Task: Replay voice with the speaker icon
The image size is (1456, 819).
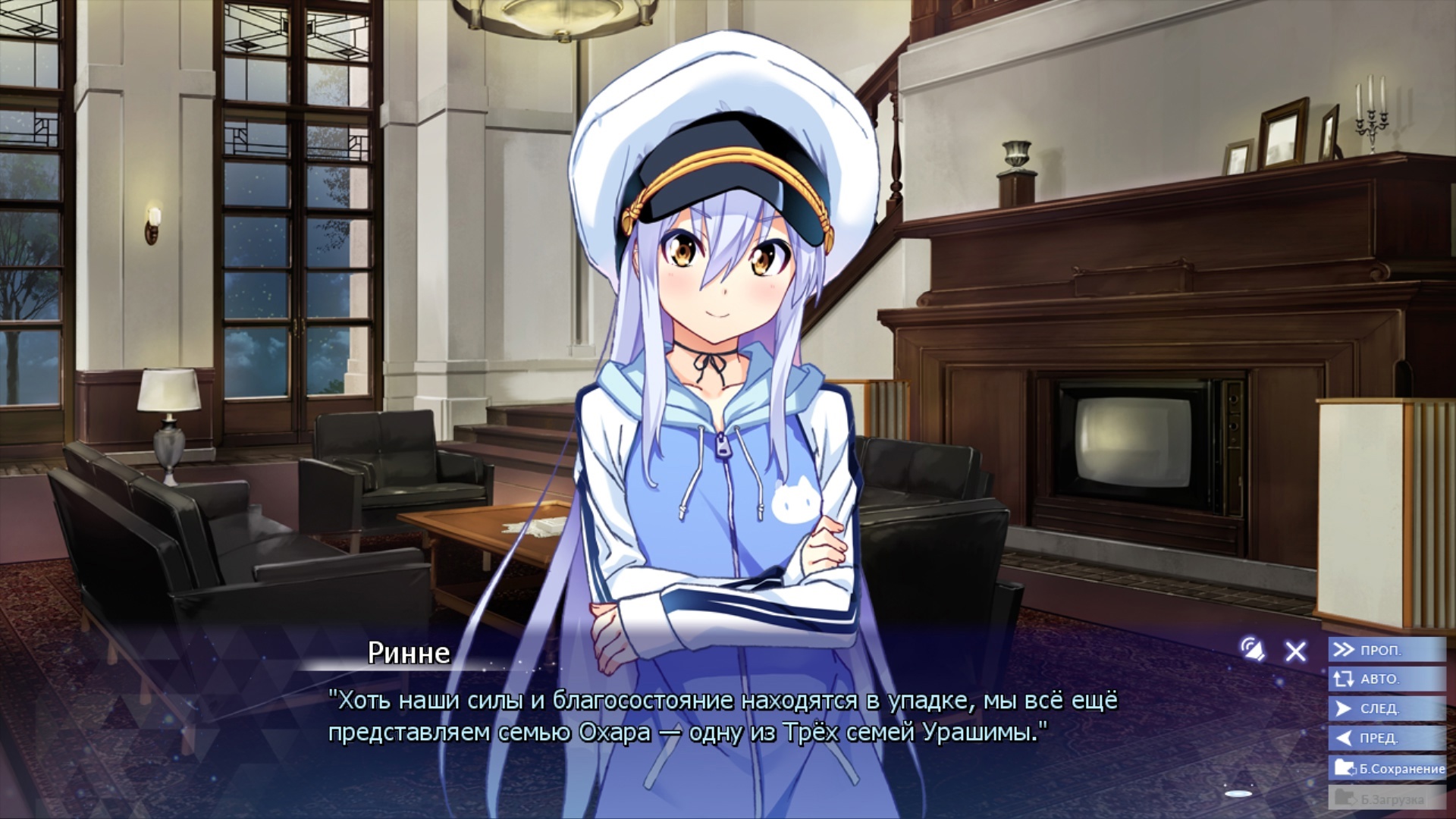Action: [x=1252, y=649]
